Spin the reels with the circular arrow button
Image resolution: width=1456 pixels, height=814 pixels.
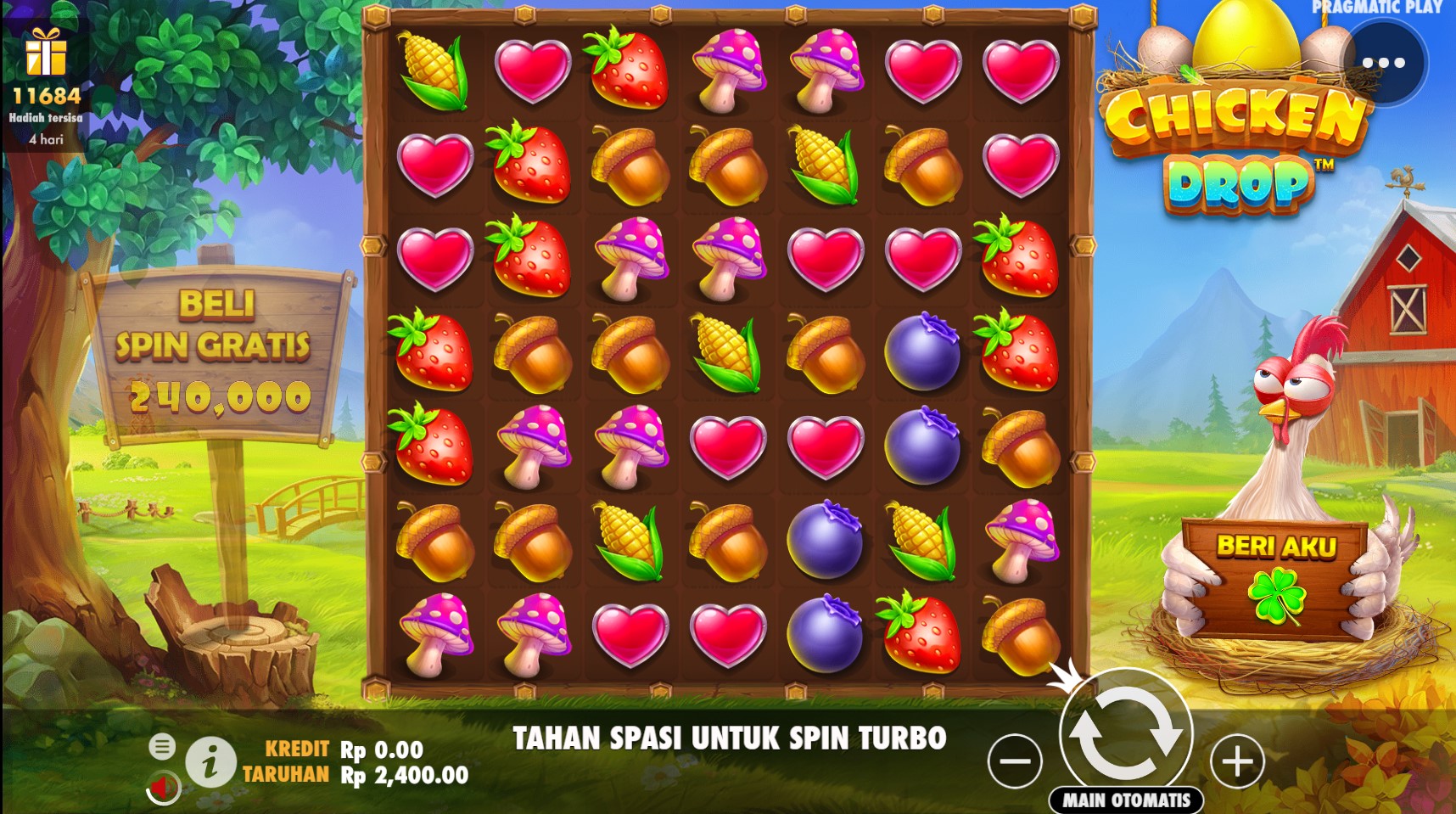(1126, 732)
